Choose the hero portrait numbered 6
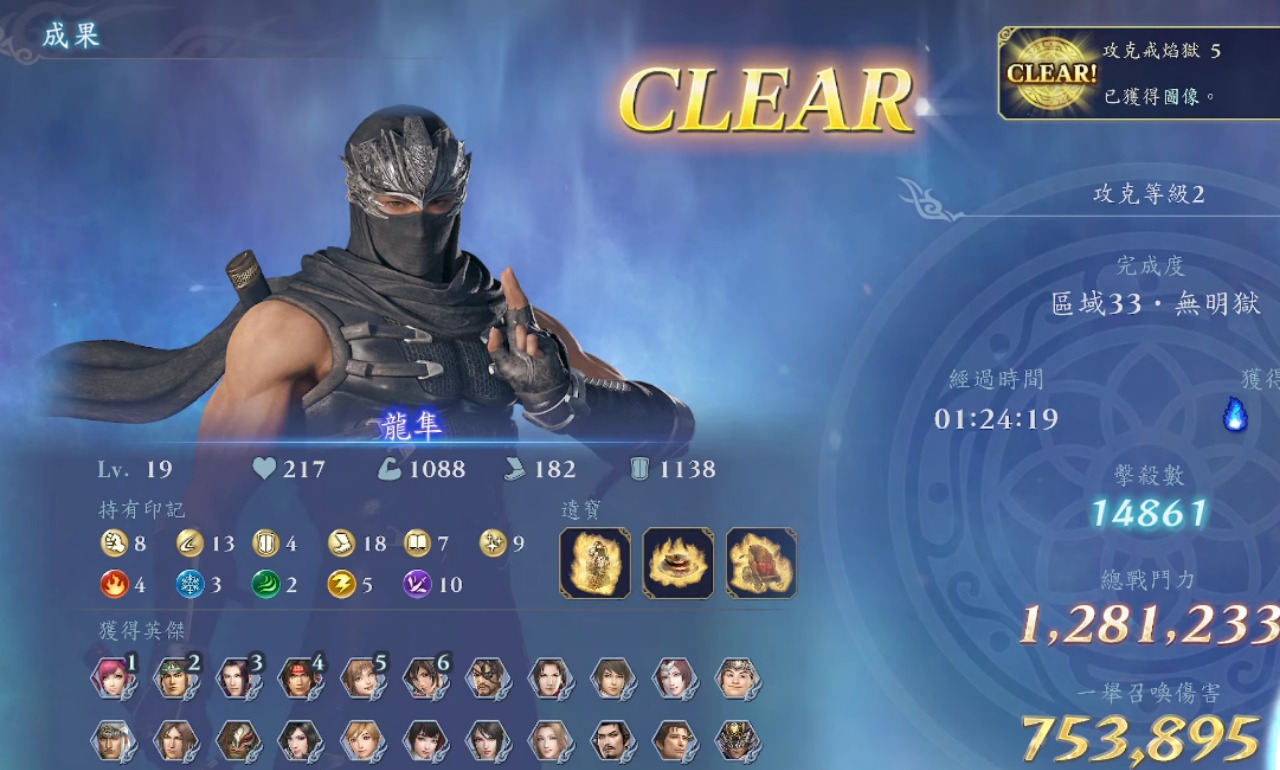The width and height of the screenshot is (1280, 770). [423, 678]
